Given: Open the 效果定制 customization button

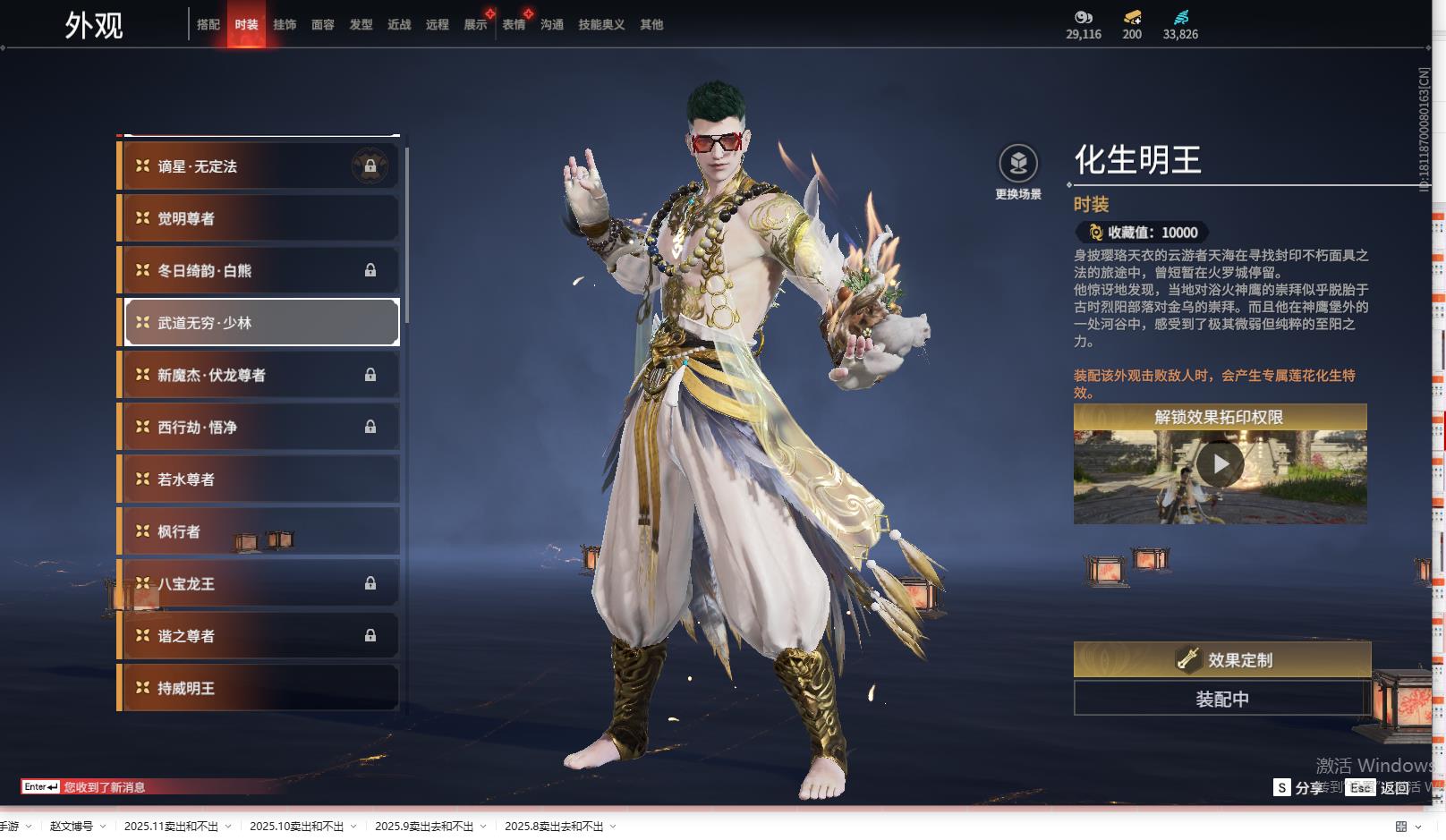Looking at the screenshot, I should tap(1221, 660).
